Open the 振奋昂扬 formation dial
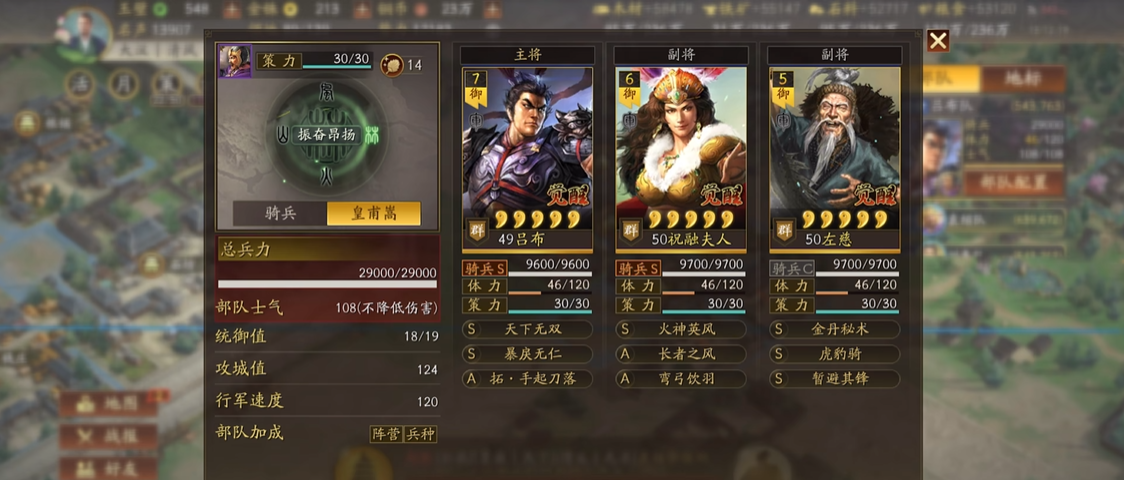 [328, 134]
